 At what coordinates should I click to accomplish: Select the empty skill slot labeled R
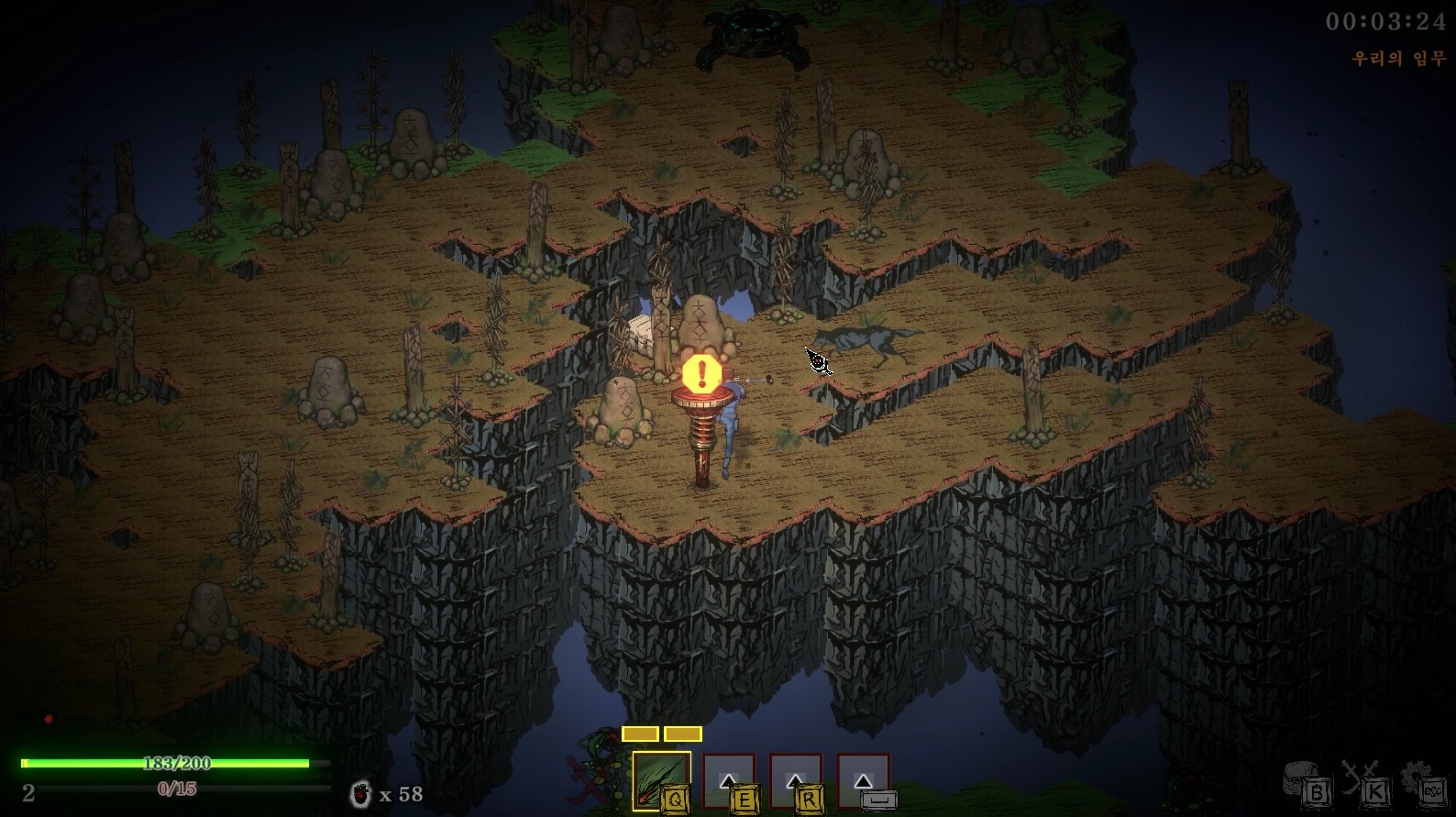[x=795, y=781]
